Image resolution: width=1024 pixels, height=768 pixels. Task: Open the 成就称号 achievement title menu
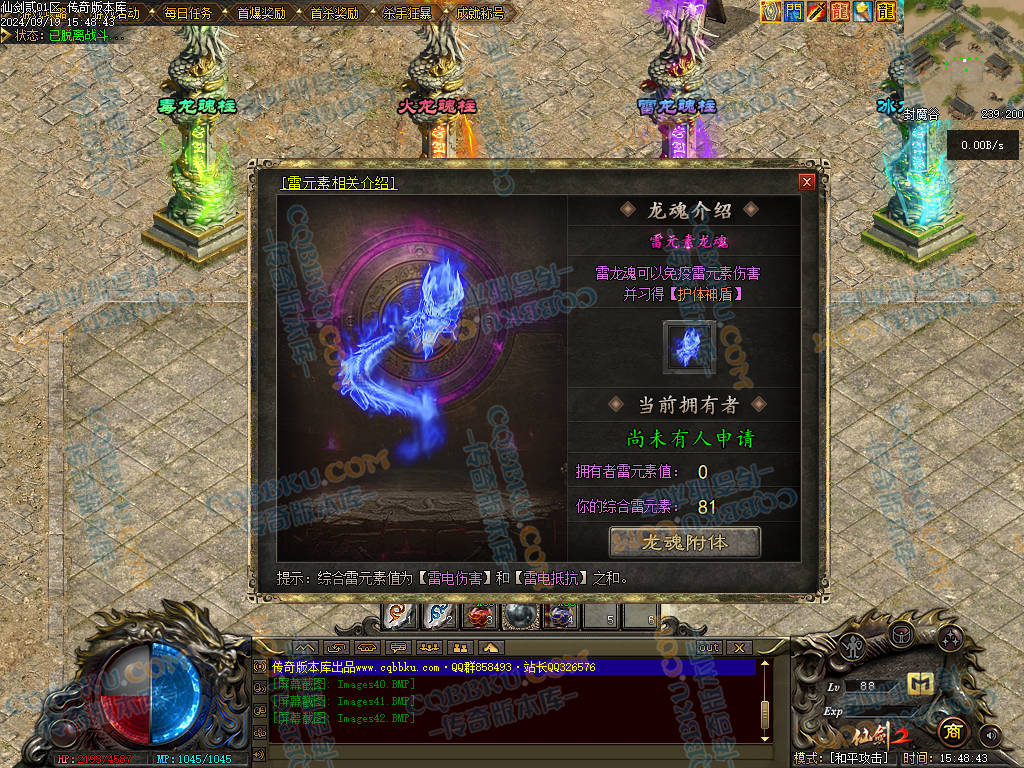pos(480,13)
